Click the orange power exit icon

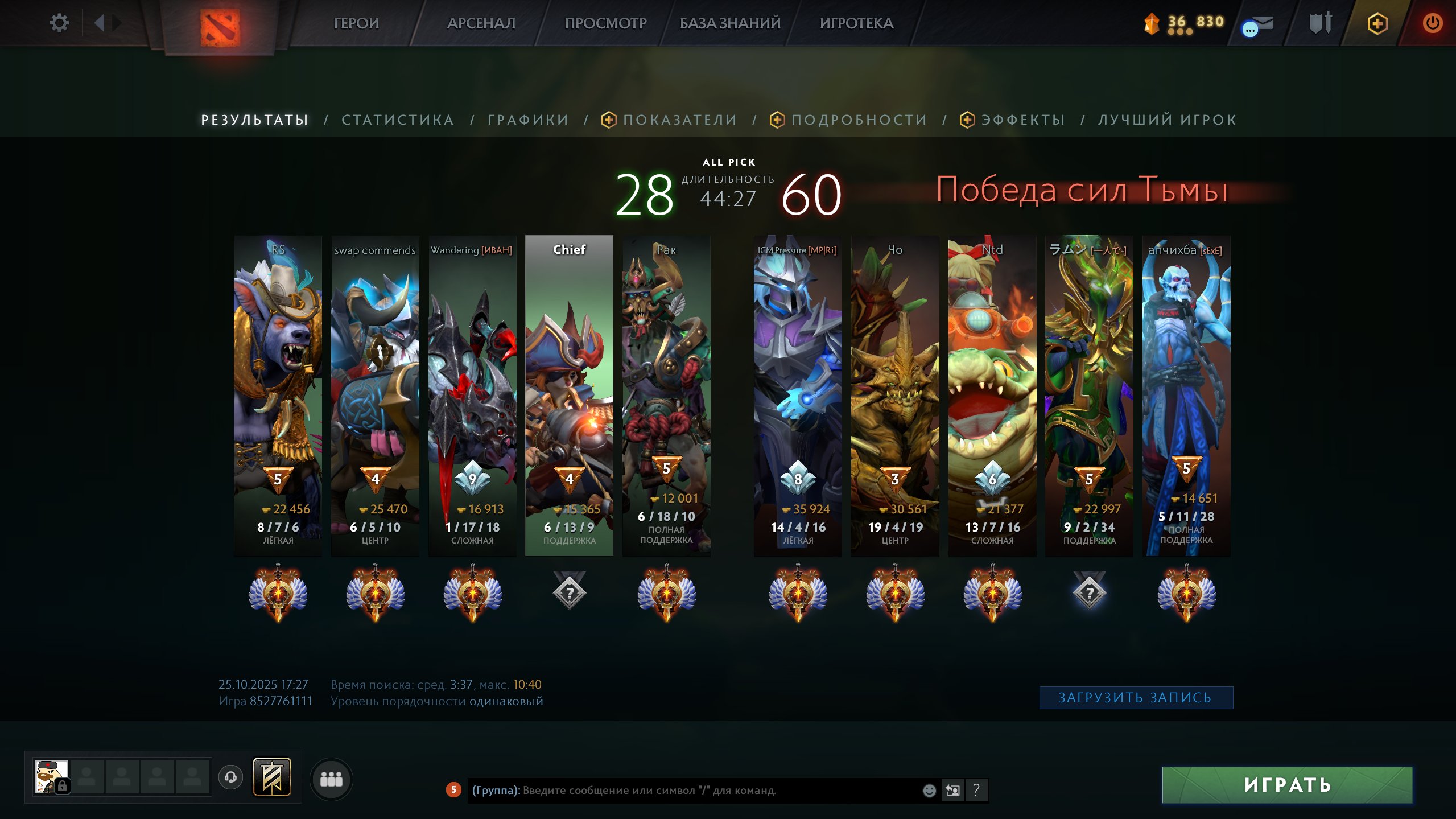point(1433,23)
